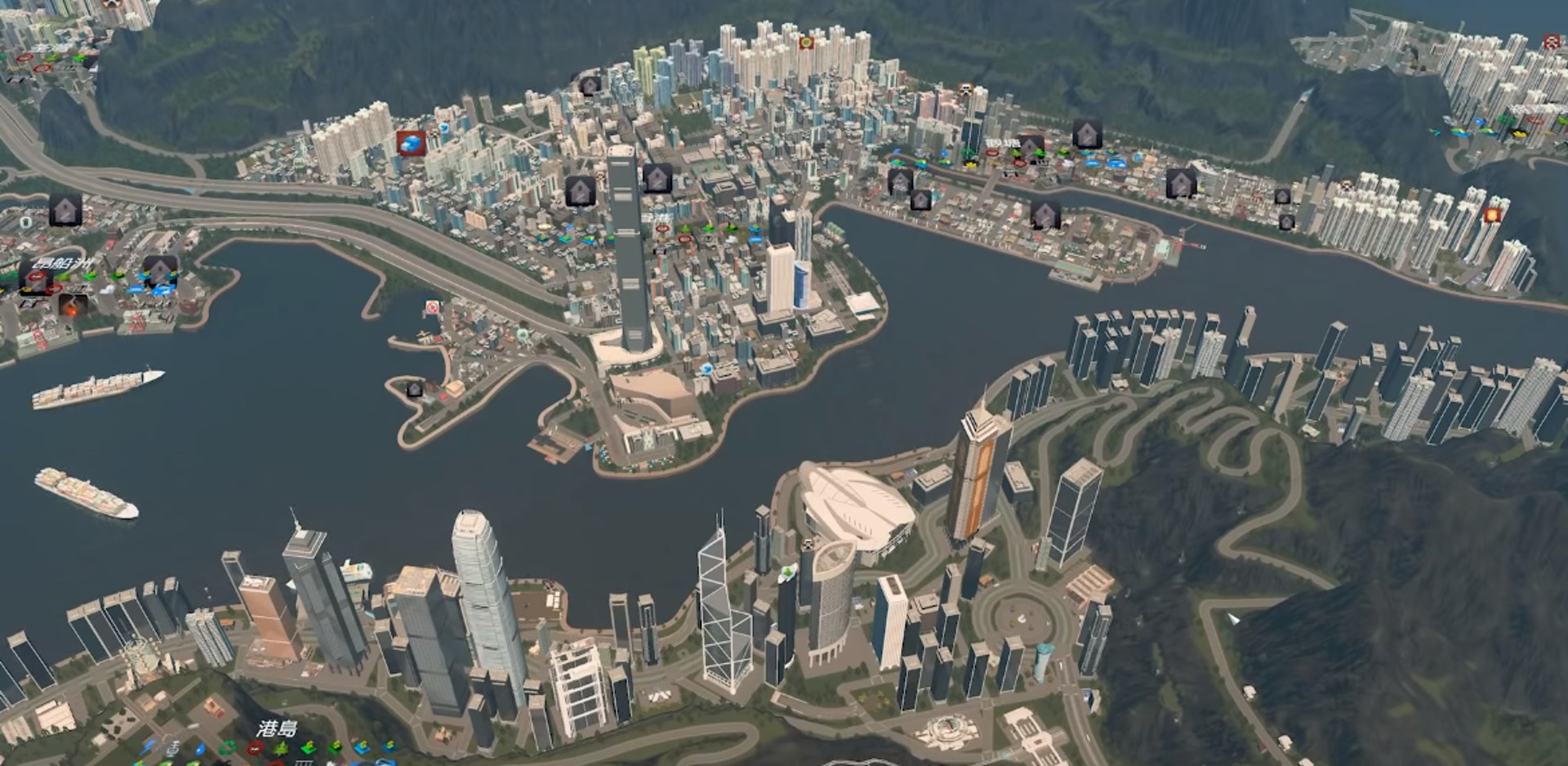Click the red alert icon with blue cars

click(412, 143)
